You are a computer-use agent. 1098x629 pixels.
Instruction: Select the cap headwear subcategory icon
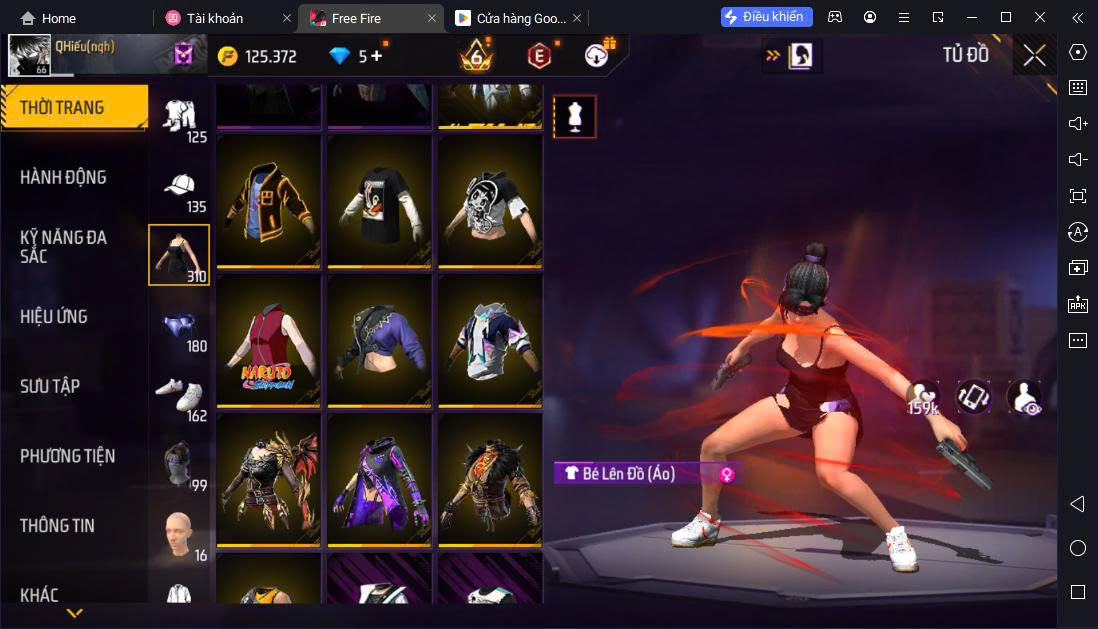pos(179,187)
